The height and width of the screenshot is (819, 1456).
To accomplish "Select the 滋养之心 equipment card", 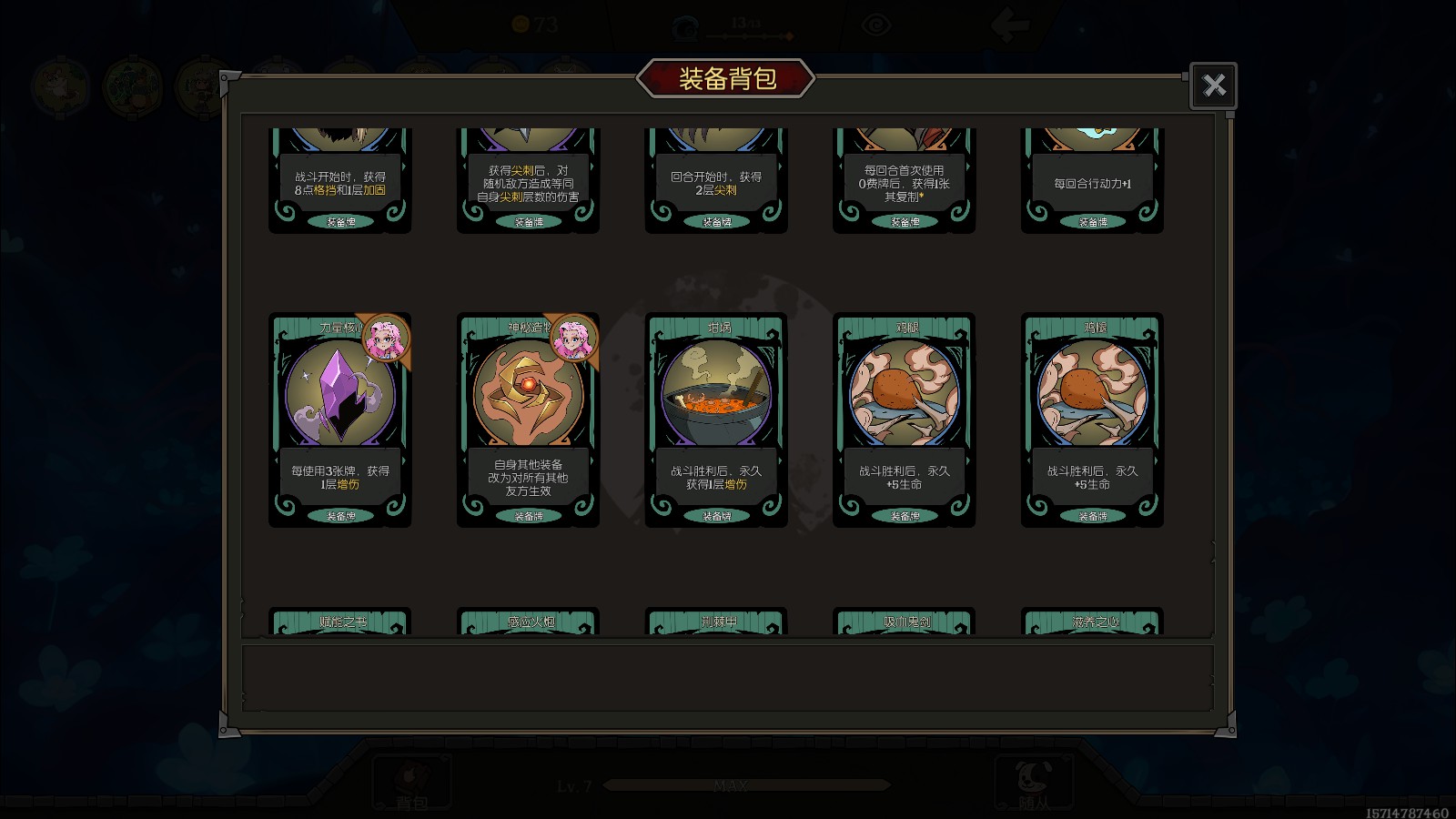I will [x=1092, y=622].
